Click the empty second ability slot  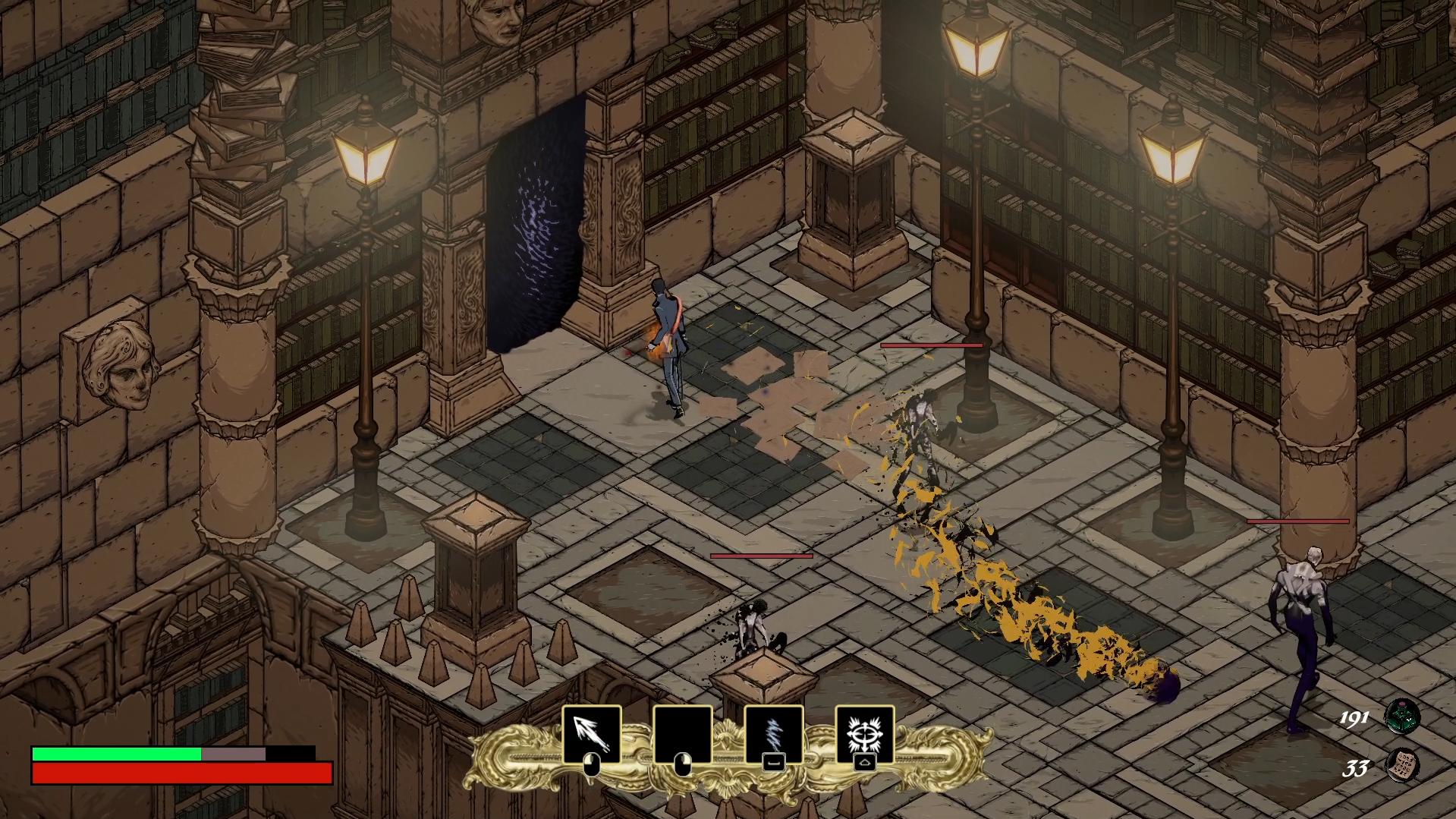[x=683, y=734]
